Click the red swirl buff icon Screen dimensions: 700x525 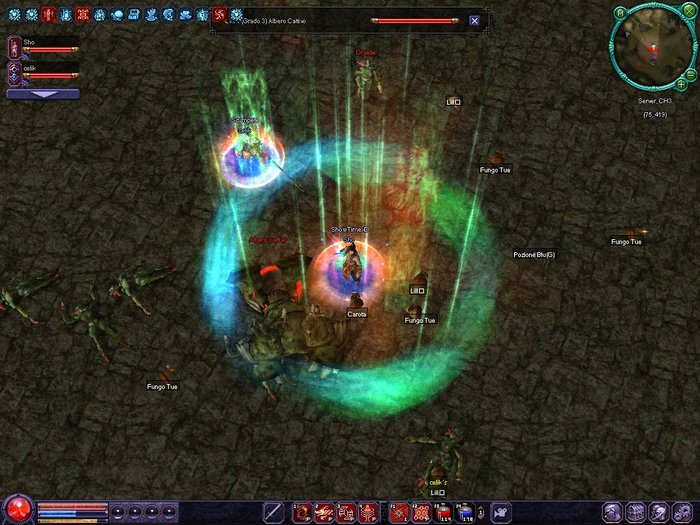click(220, 15)
